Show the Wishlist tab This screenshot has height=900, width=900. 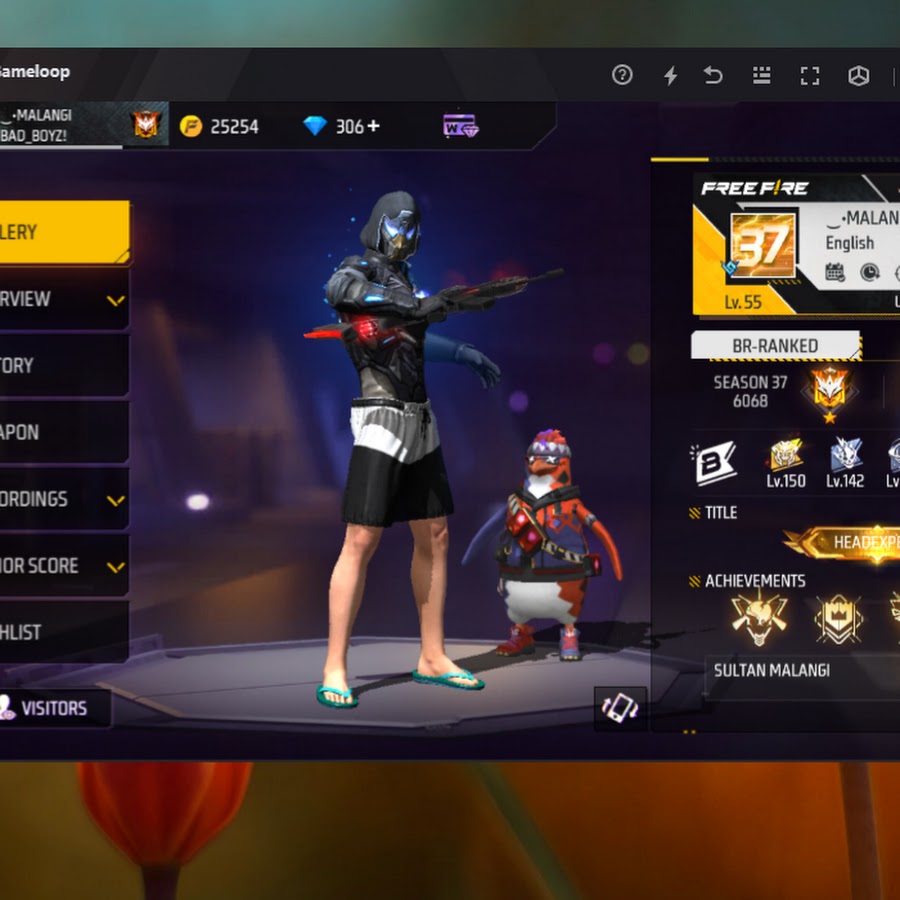click(60, 632)
